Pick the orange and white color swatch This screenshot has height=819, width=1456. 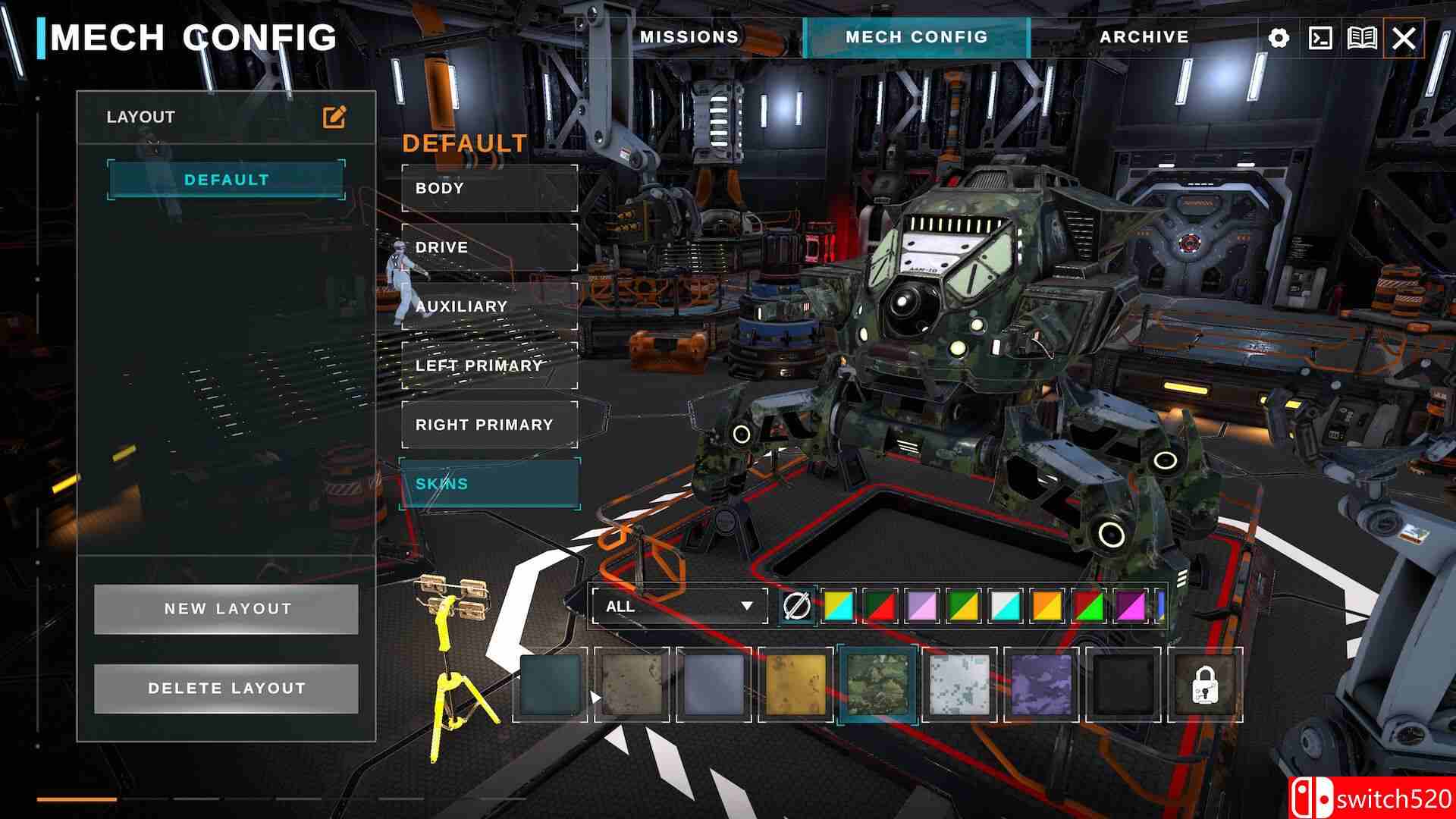click(1047, 607)
